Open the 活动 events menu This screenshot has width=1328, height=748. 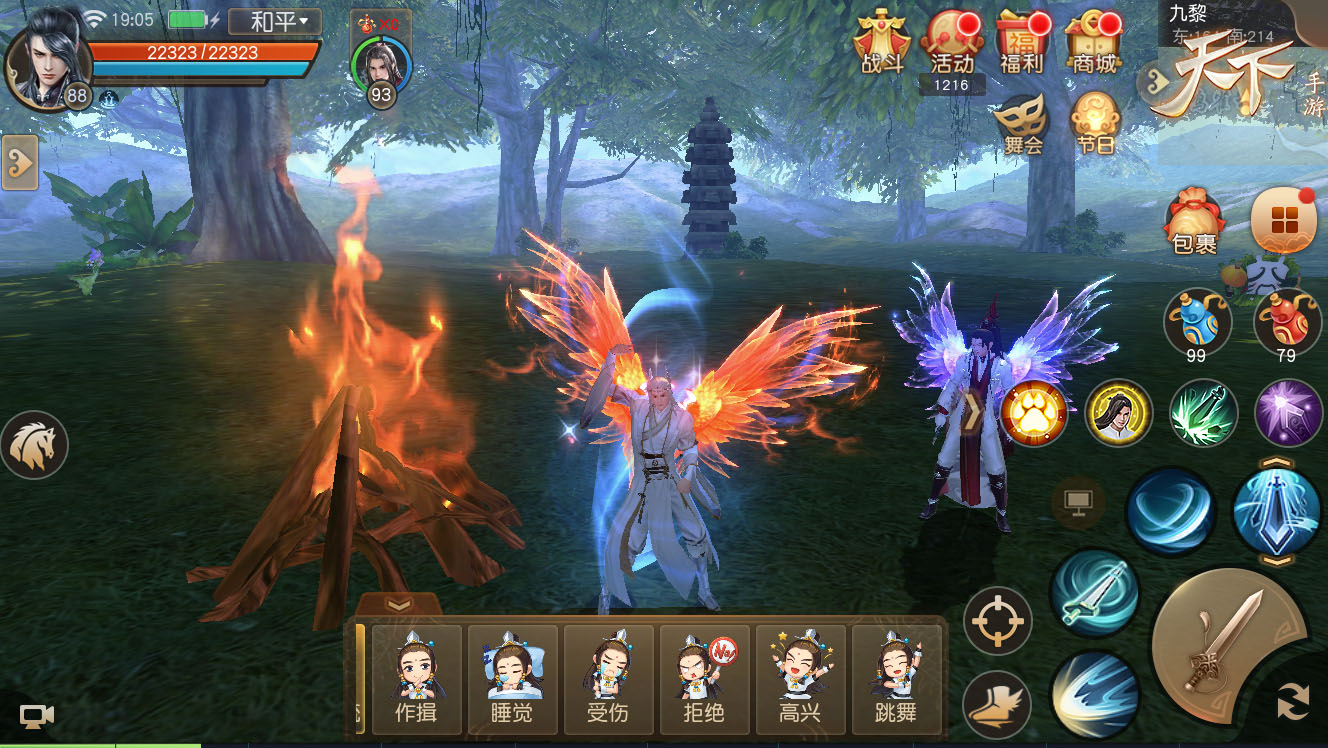[x=951, y=43]
